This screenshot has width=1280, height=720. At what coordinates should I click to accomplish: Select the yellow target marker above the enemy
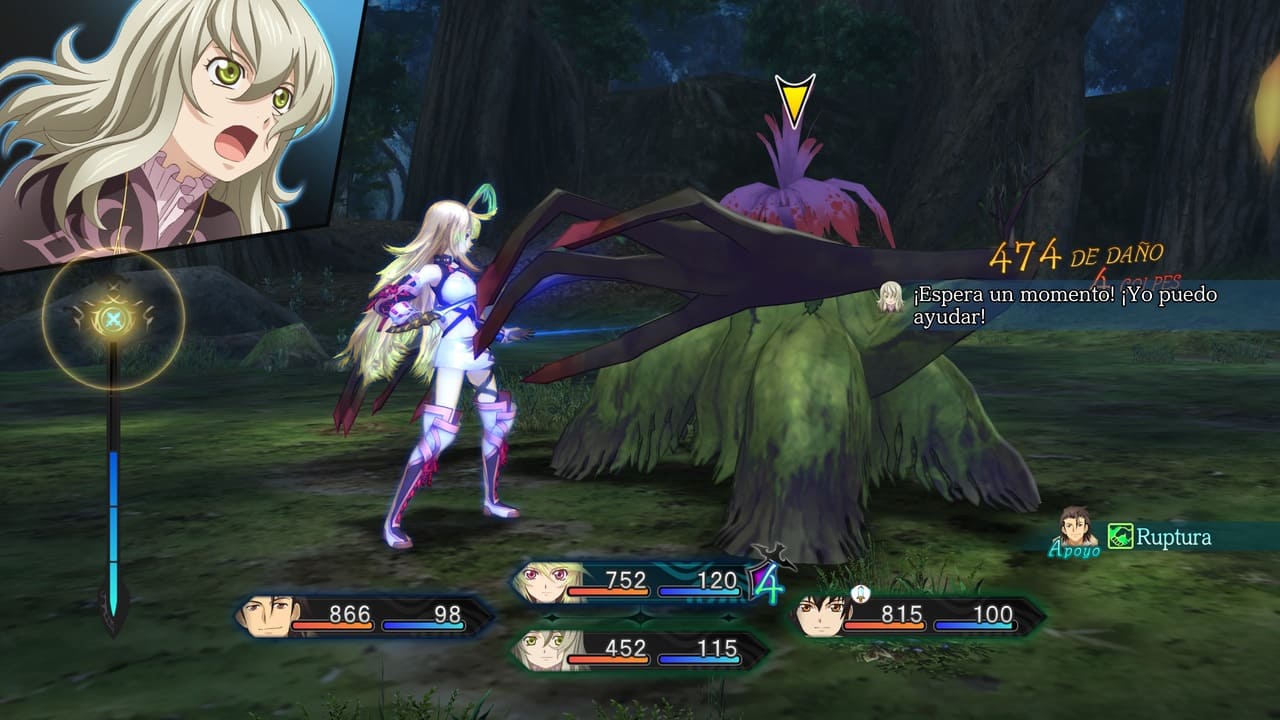pyautogui.click(x=795, y=101)
